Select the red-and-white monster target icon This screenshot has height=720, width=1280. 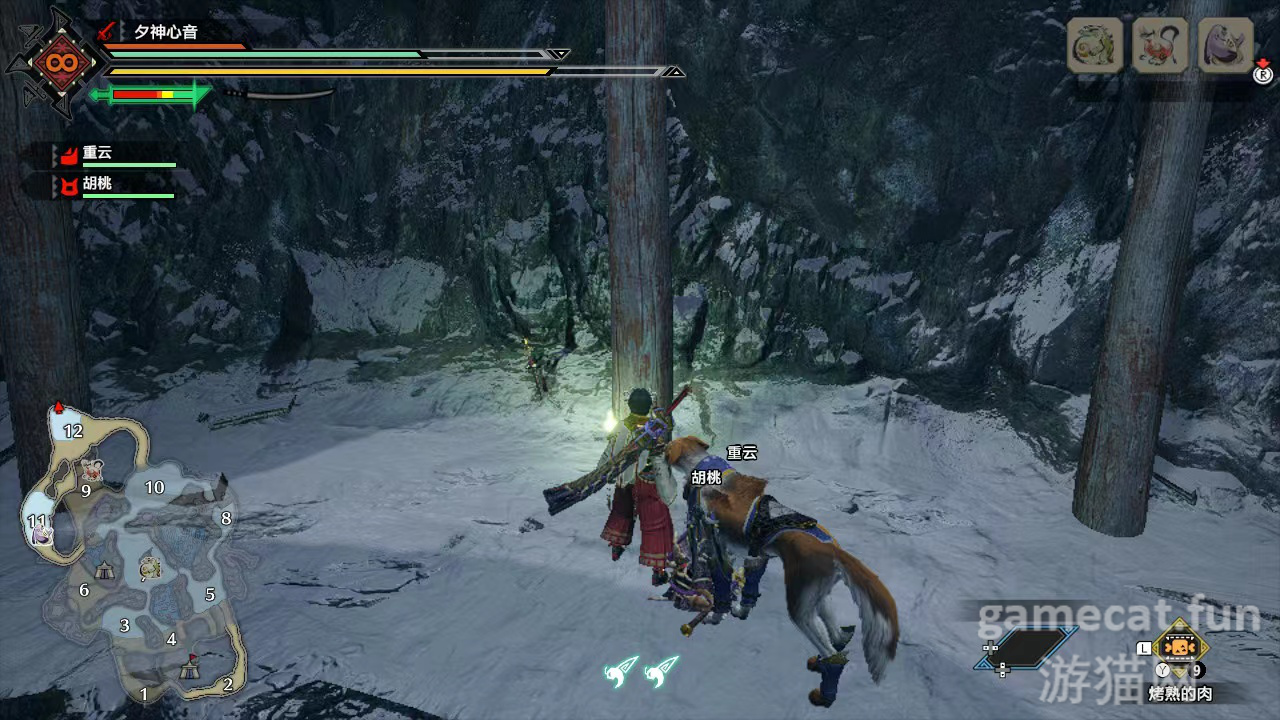[x=1160, y=46]
